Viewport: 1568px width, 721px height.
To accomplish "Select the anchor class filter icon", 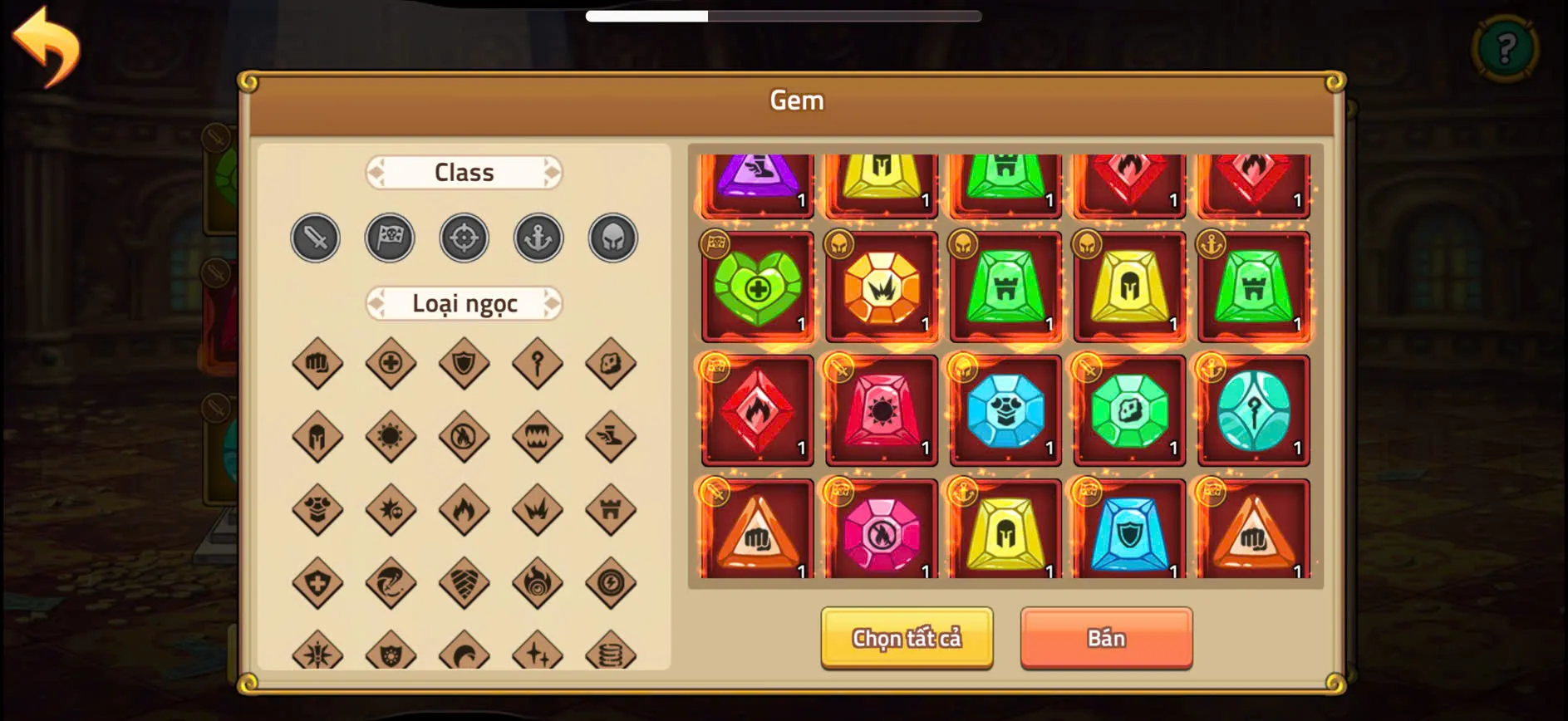I will pyautogui.click(x=538, y=238).
